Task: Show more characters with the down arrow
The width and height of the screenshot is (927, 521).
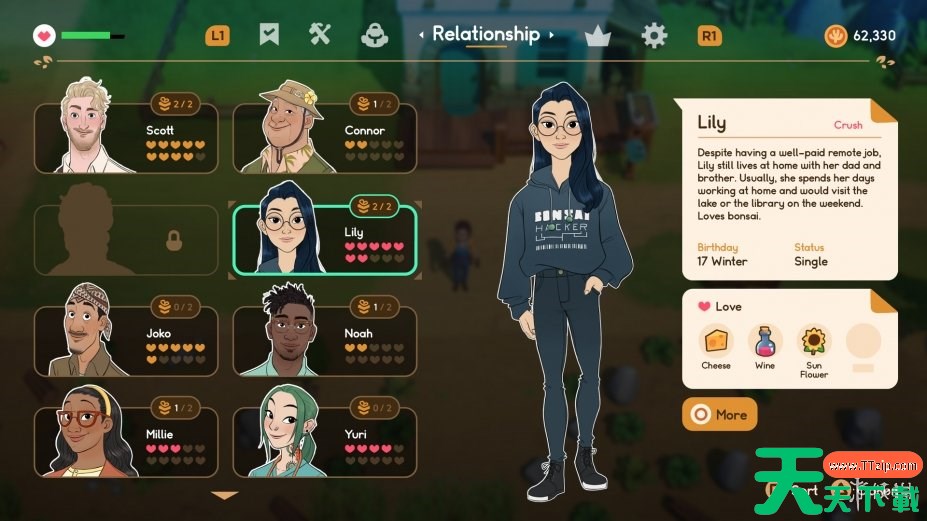Action: point(225,495)
